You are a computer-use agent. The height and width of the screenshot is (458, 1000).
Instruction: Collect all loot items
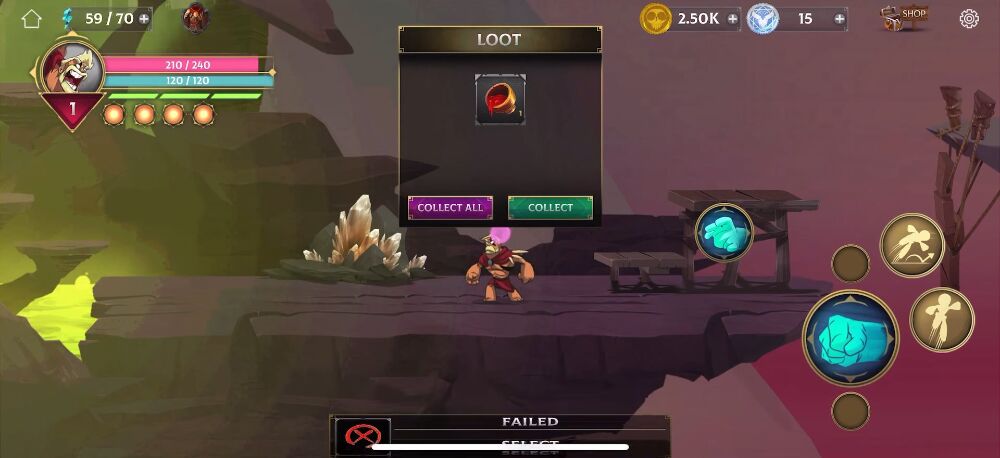point(450,208)
